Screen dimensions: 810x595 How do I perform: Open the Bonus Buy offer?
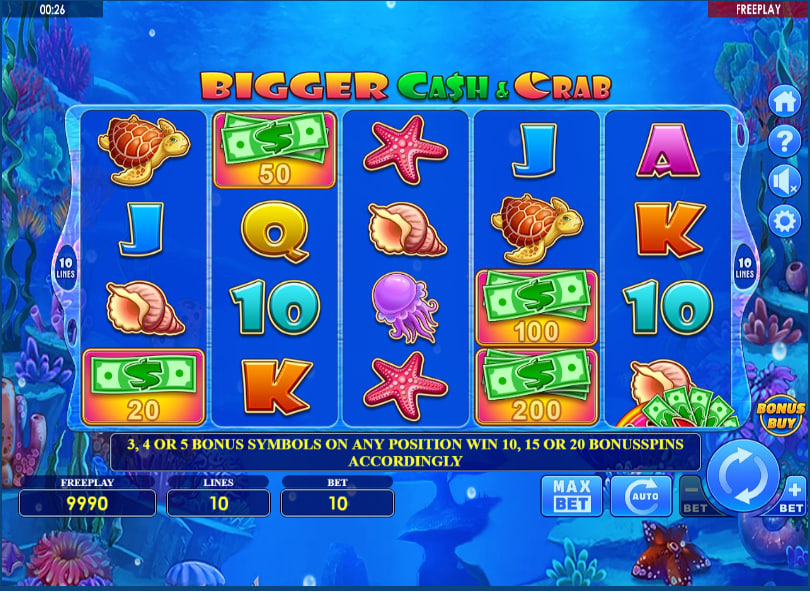781,415
